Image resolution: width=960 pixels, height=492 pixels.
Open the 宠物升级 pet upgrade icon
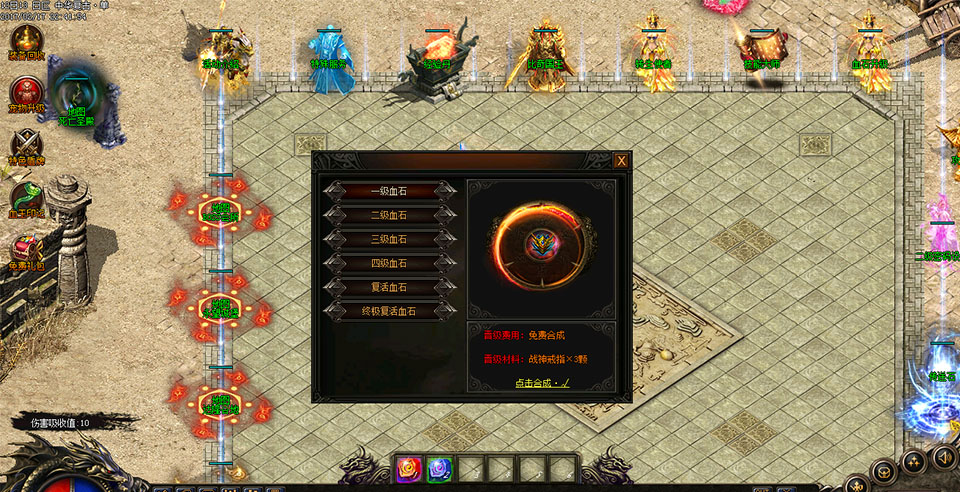tap(26, 93)
